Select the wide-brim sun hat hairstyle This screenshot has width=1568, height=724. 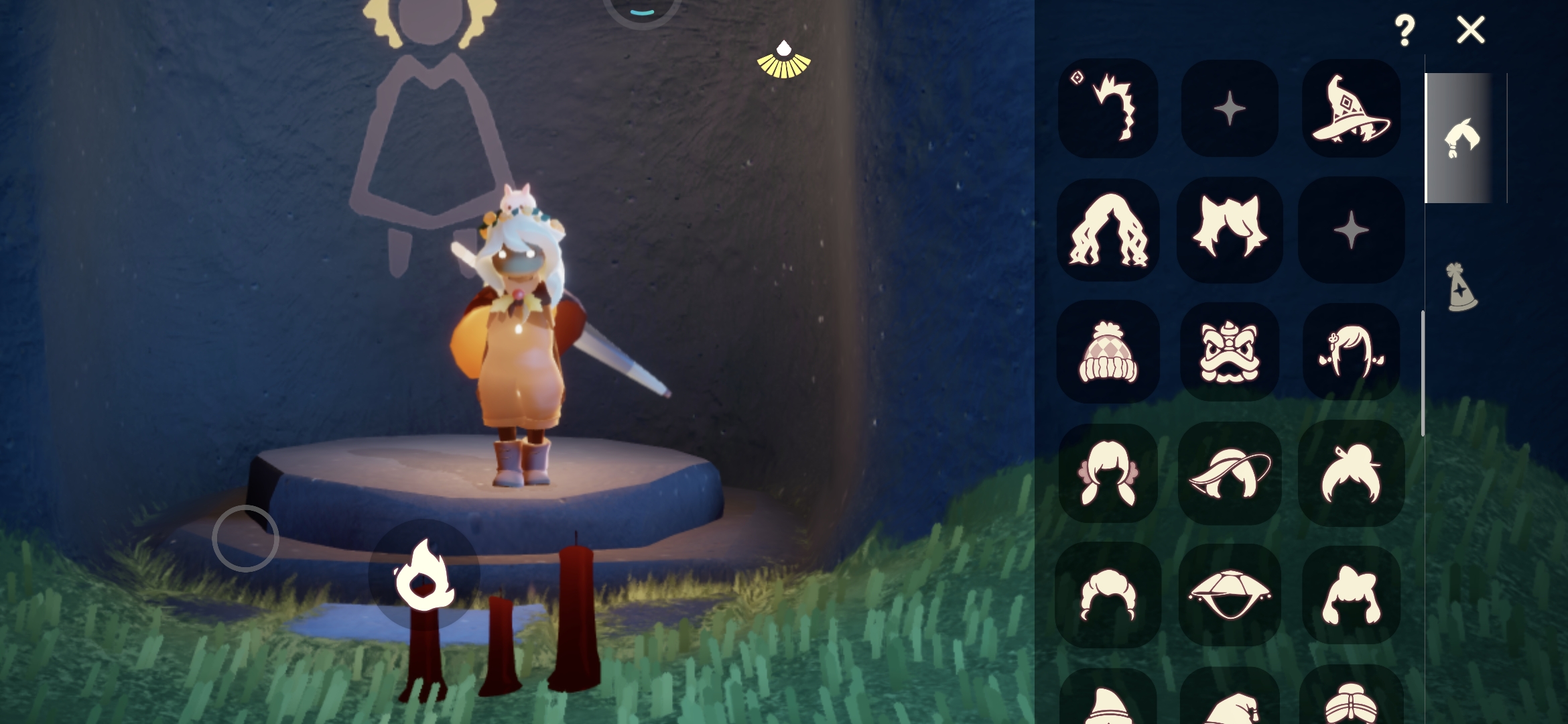pos(1230,474)
